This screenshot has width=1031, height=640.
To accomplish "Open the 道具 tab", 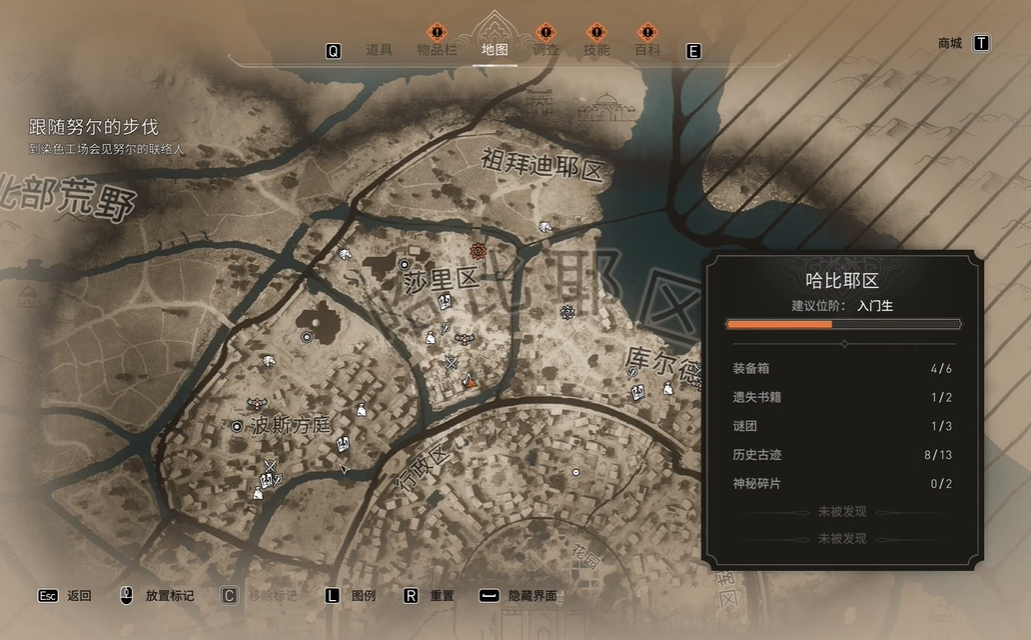I will click(x=379, y=50).
